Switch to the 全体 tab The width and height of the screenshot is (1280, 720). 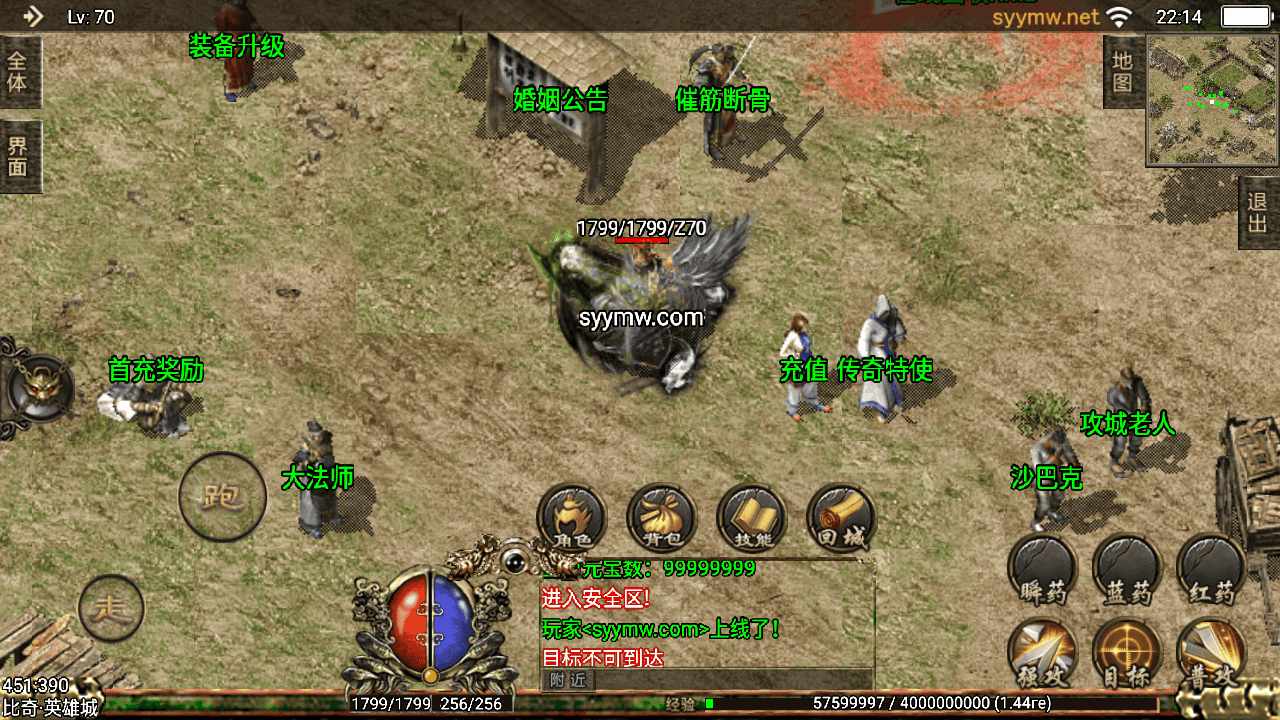[19, 72]
